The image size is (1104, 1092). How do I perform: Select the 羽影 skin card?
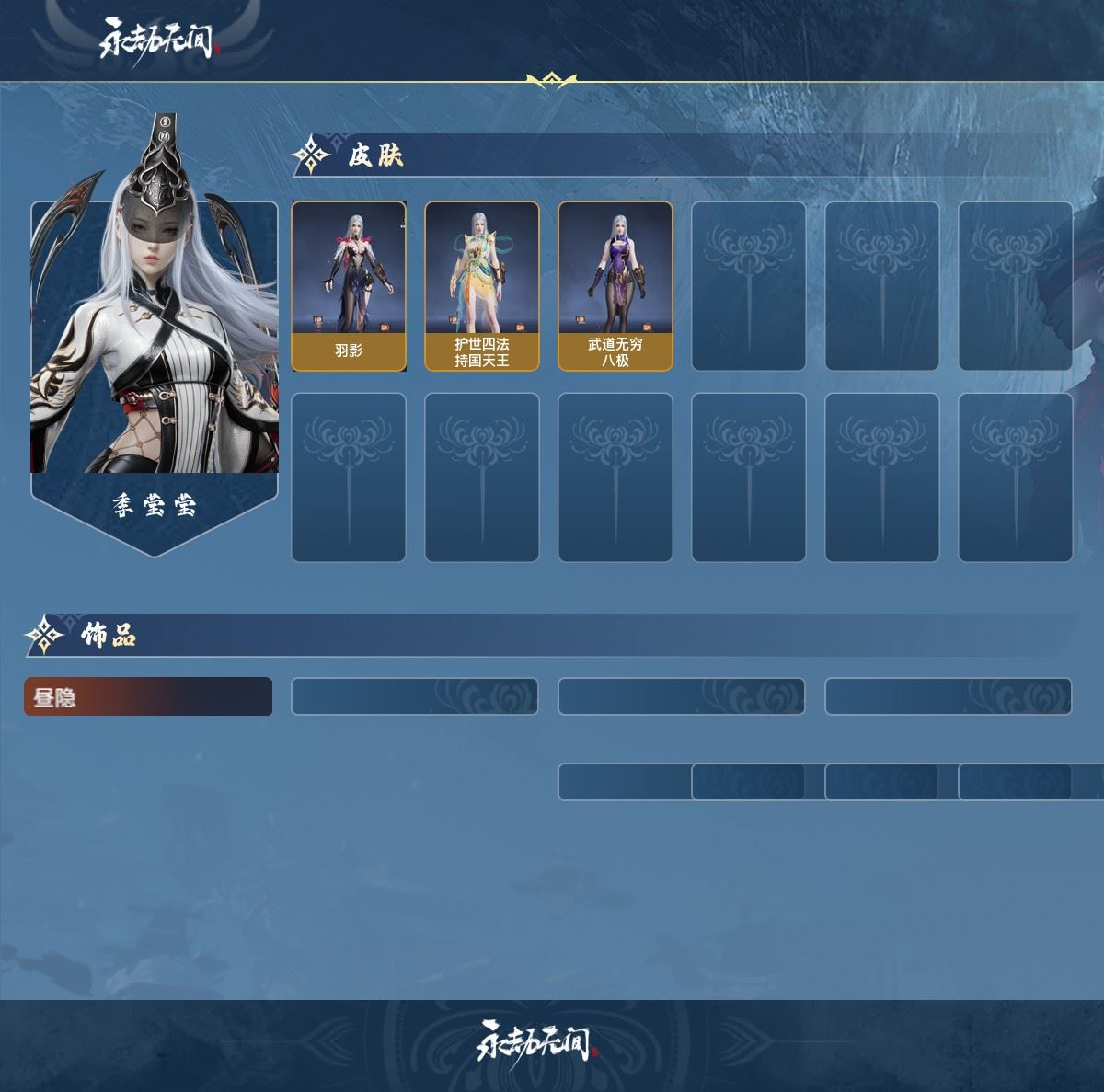[349, 286]
